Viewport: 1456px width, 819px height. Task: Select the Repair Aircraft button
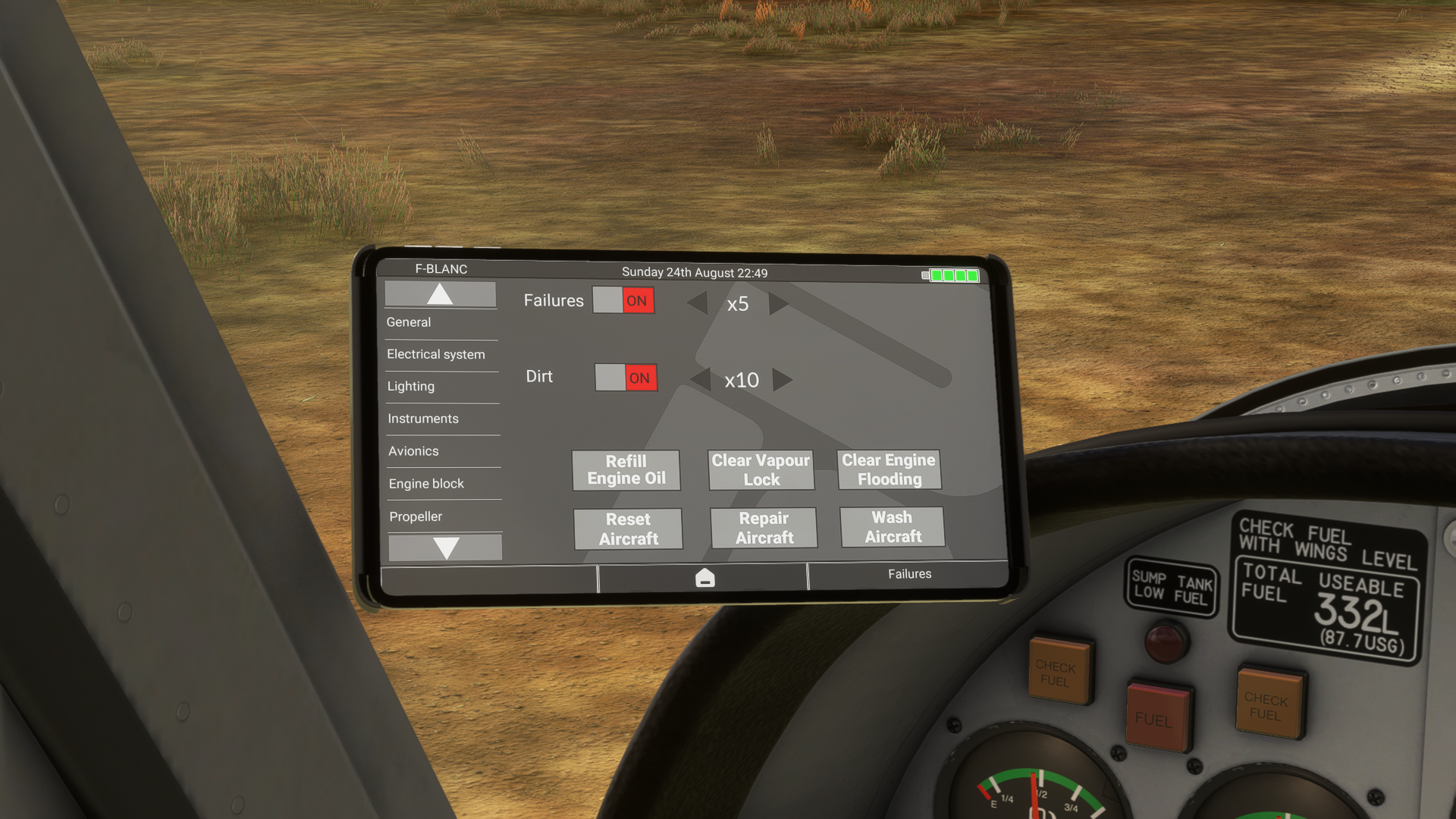pos(764,528)
